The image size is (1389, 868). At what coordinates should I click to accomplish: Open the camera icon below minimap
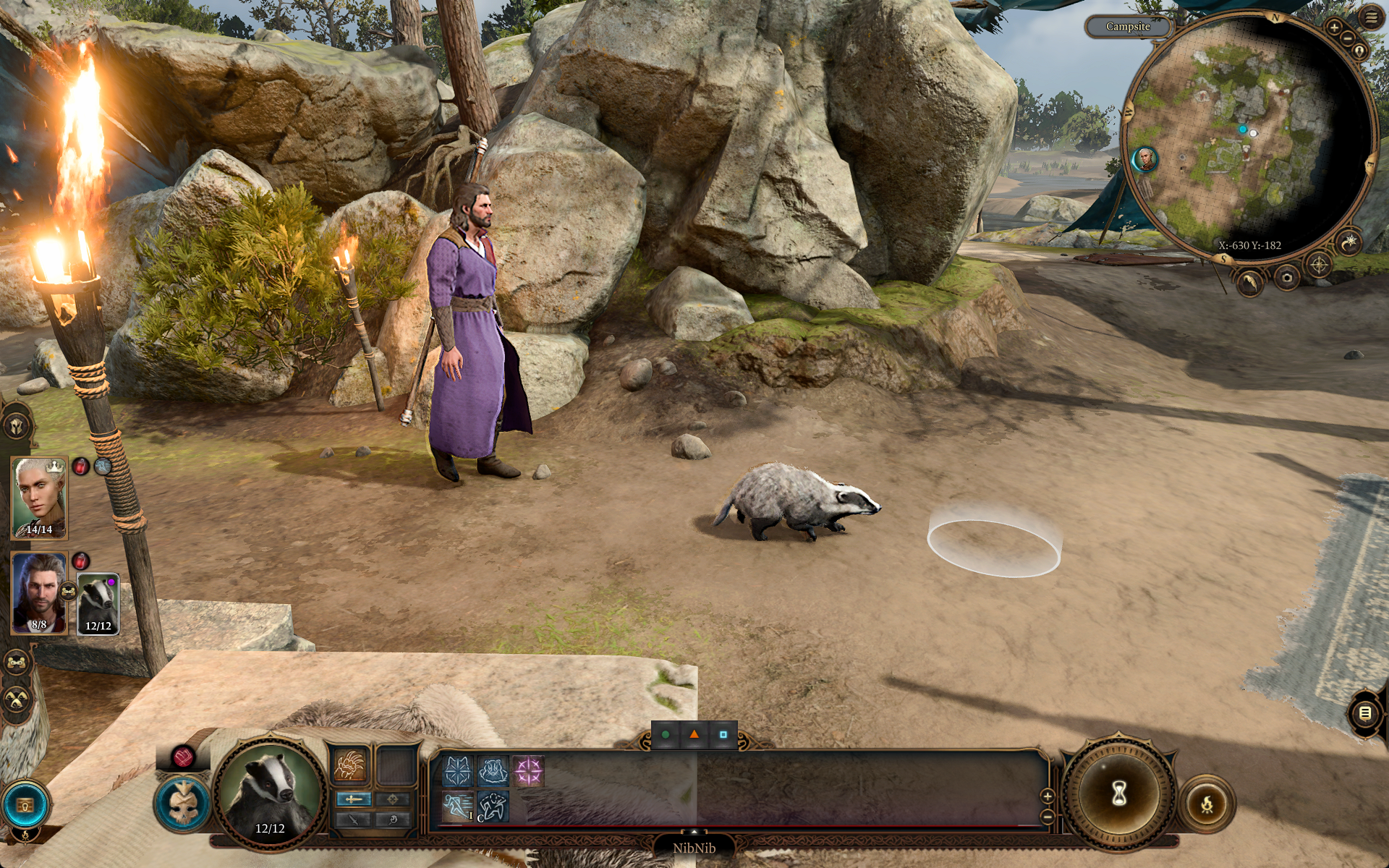coord(1287,277)
